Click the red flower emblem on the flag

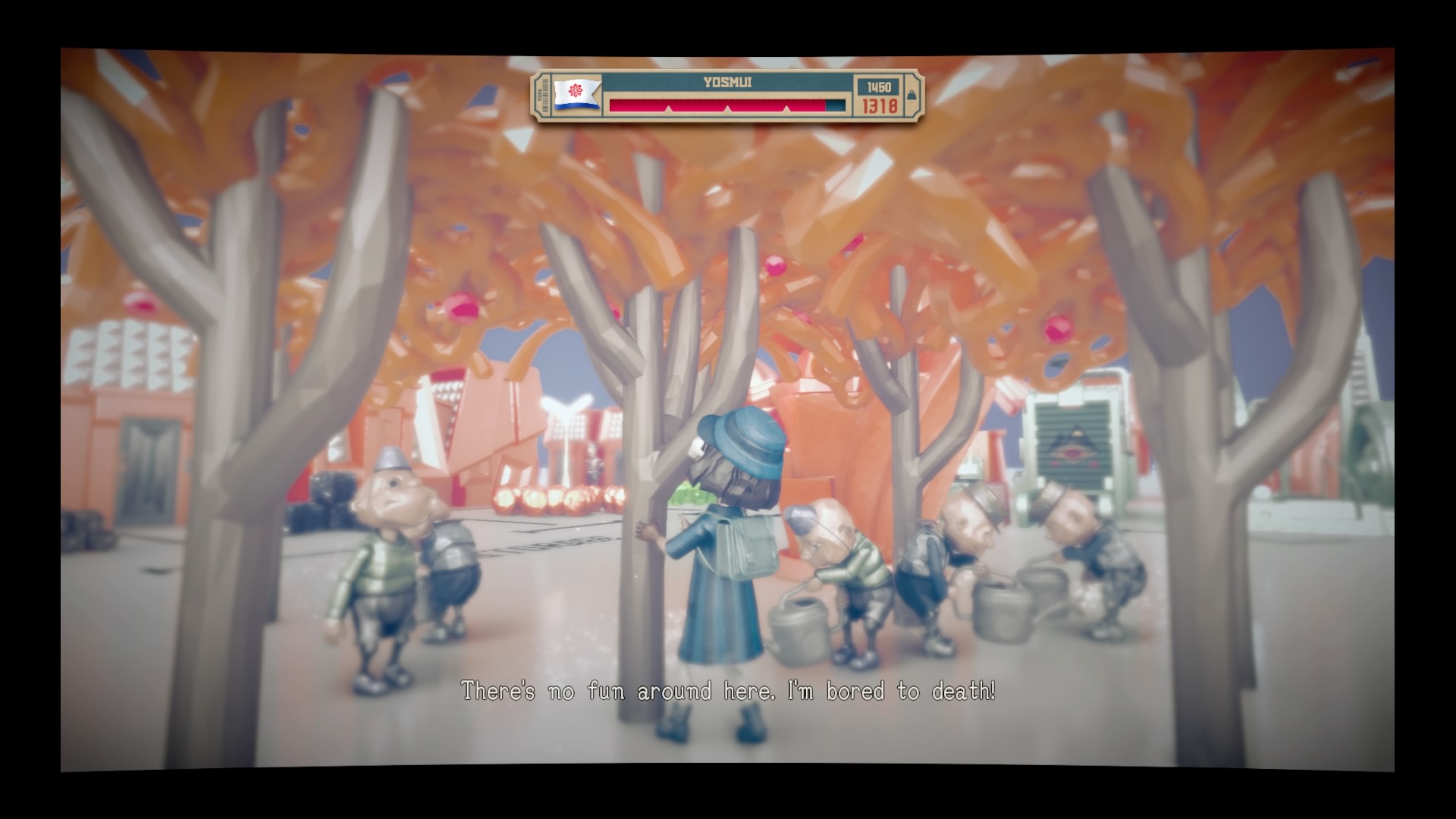tap(576, 89)
